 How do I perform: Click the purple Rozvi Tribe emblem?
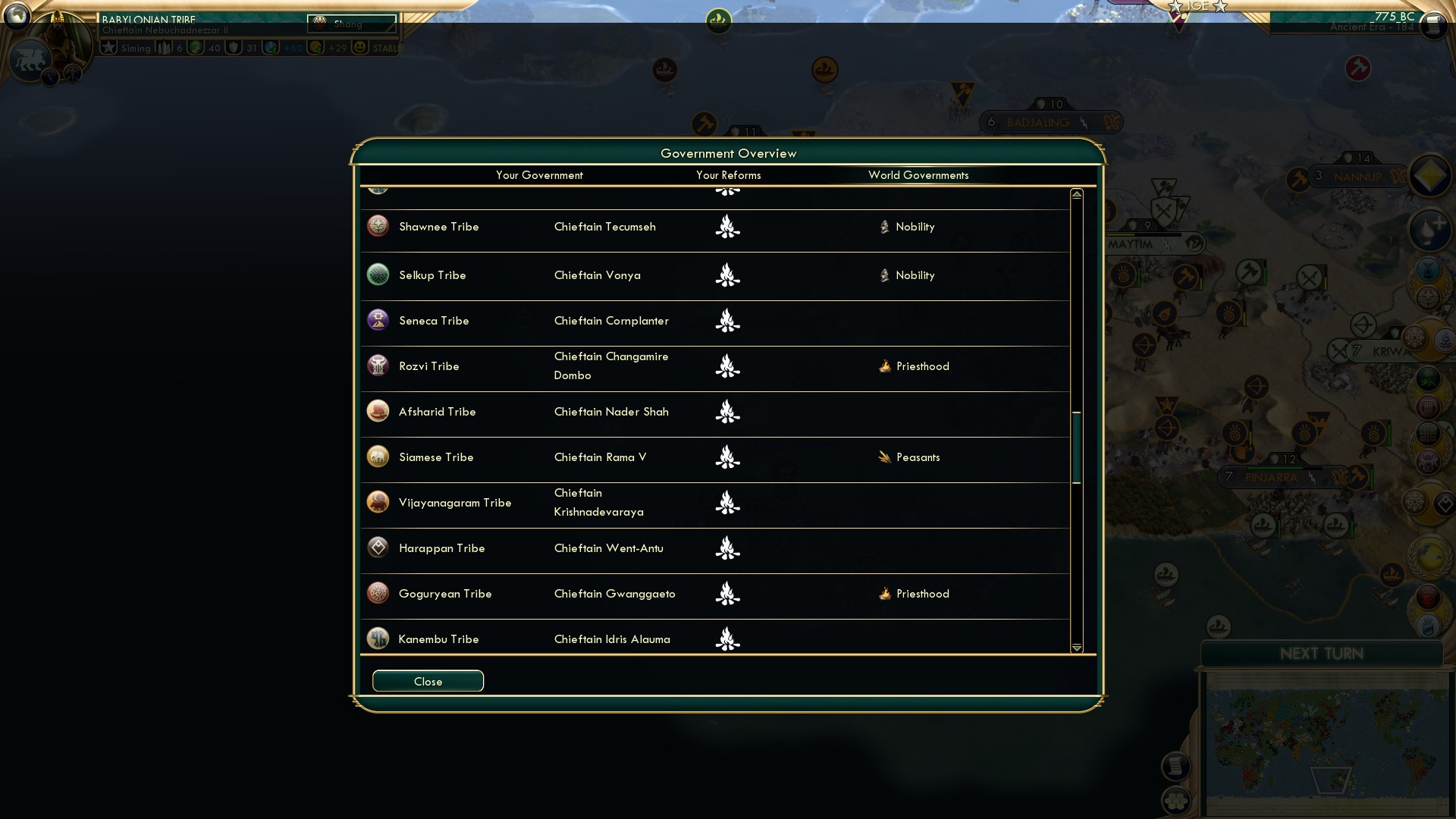coord(378,365)
